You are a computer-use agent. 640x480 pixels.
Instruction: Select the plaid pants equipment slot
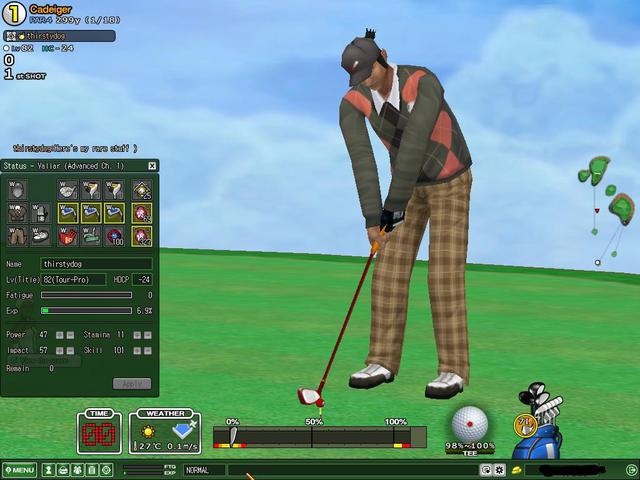pyautogui.click(x=17, y=236)
